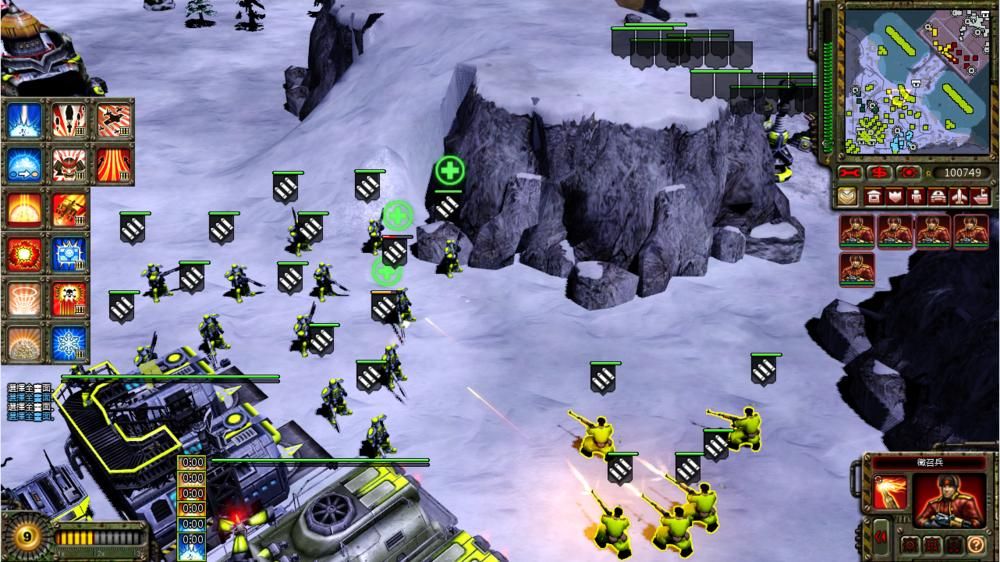Use the skull and crossbones power
The width and height of the screenshot is (1000, 562).
point(68,298)
